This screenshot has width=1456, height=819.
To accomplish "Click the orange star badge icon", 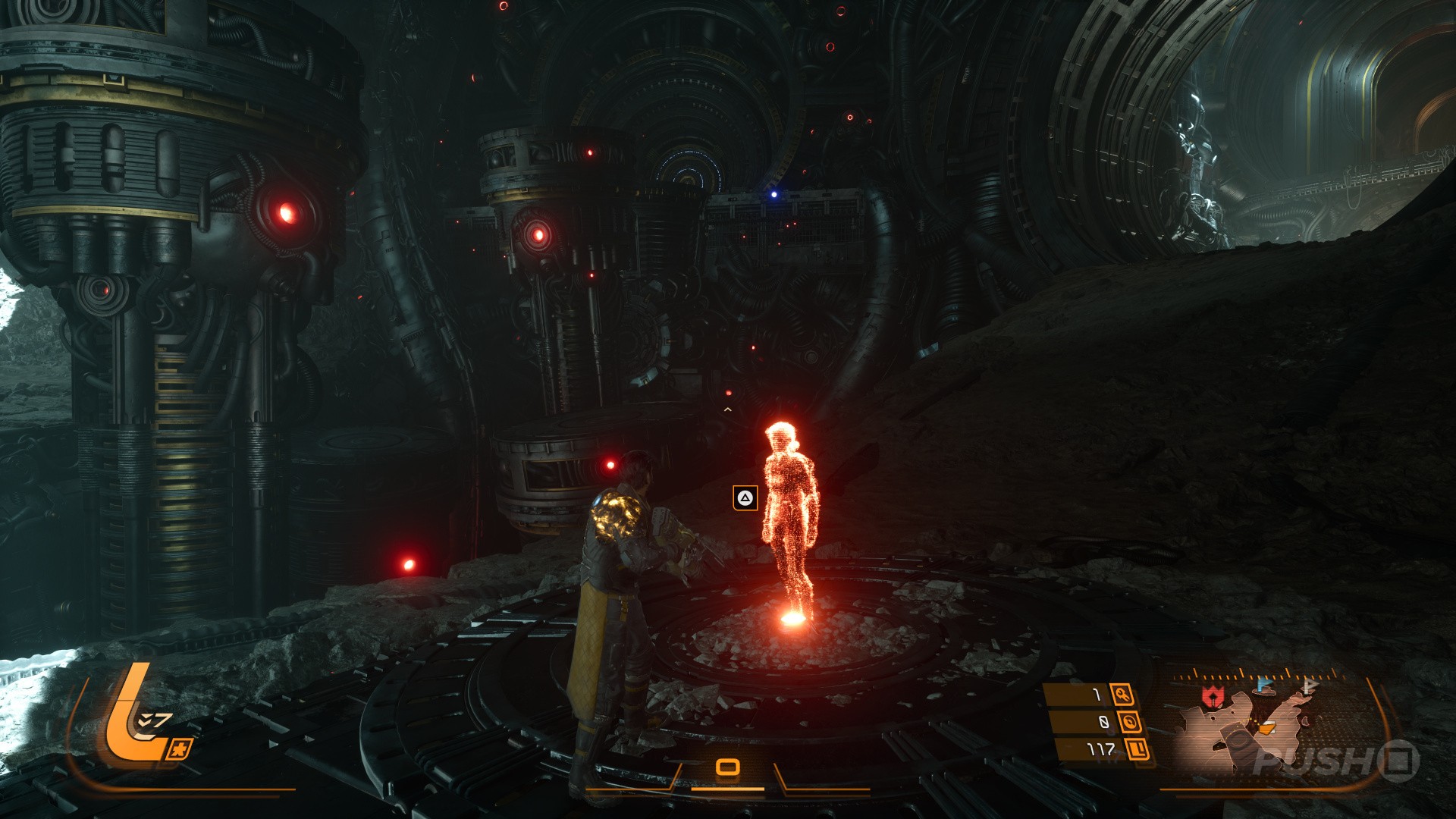I will (179, 749).
